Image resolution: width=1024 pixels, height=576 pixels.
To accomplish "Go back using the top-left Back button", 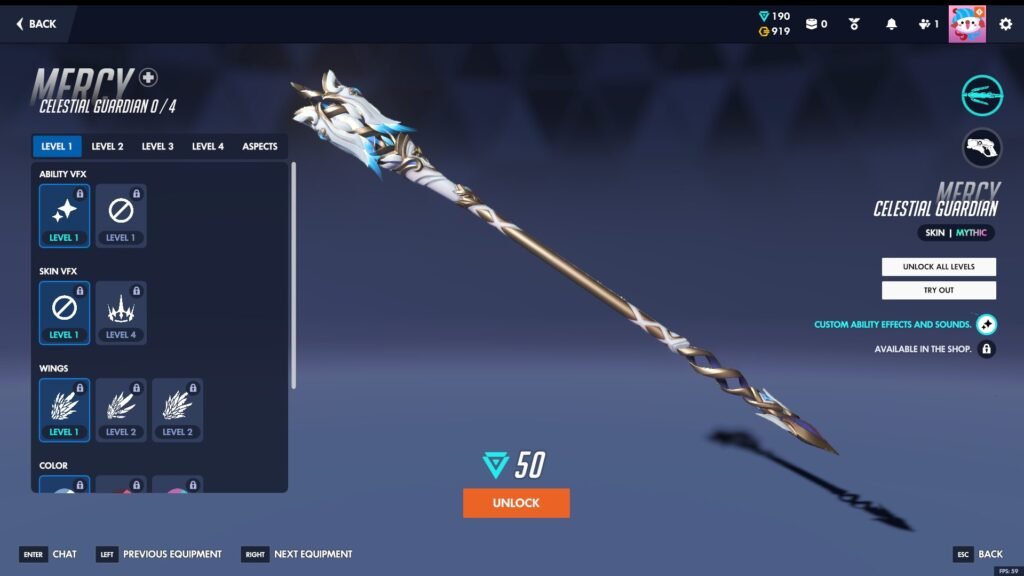I will (37, 24).
